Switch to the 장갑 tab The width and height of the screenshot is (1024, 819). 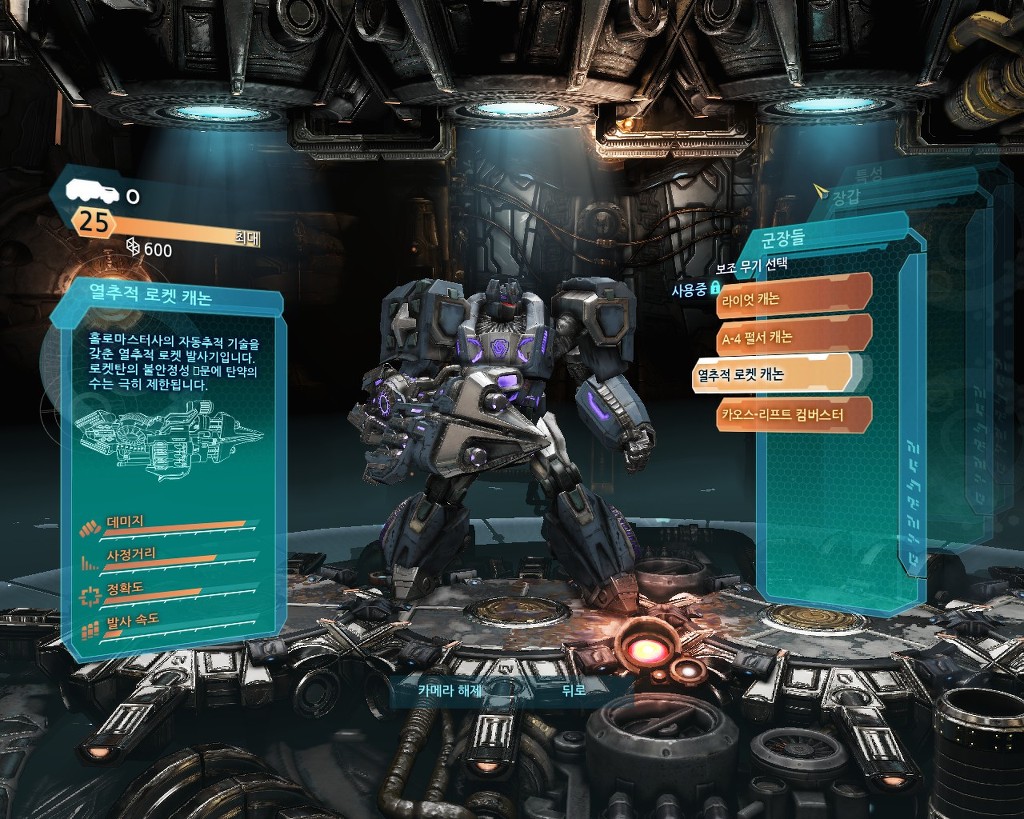pos(845,196)
